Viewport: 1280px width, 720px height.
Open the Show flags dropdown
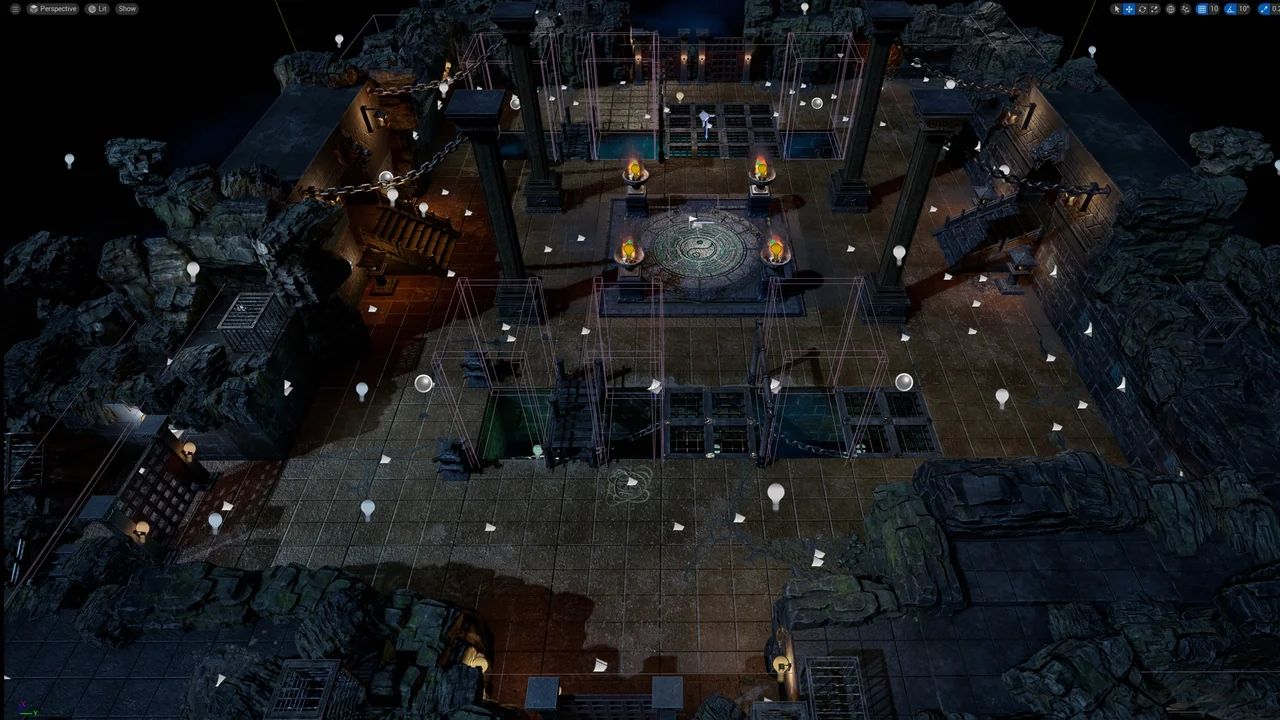tap(126, 8)
